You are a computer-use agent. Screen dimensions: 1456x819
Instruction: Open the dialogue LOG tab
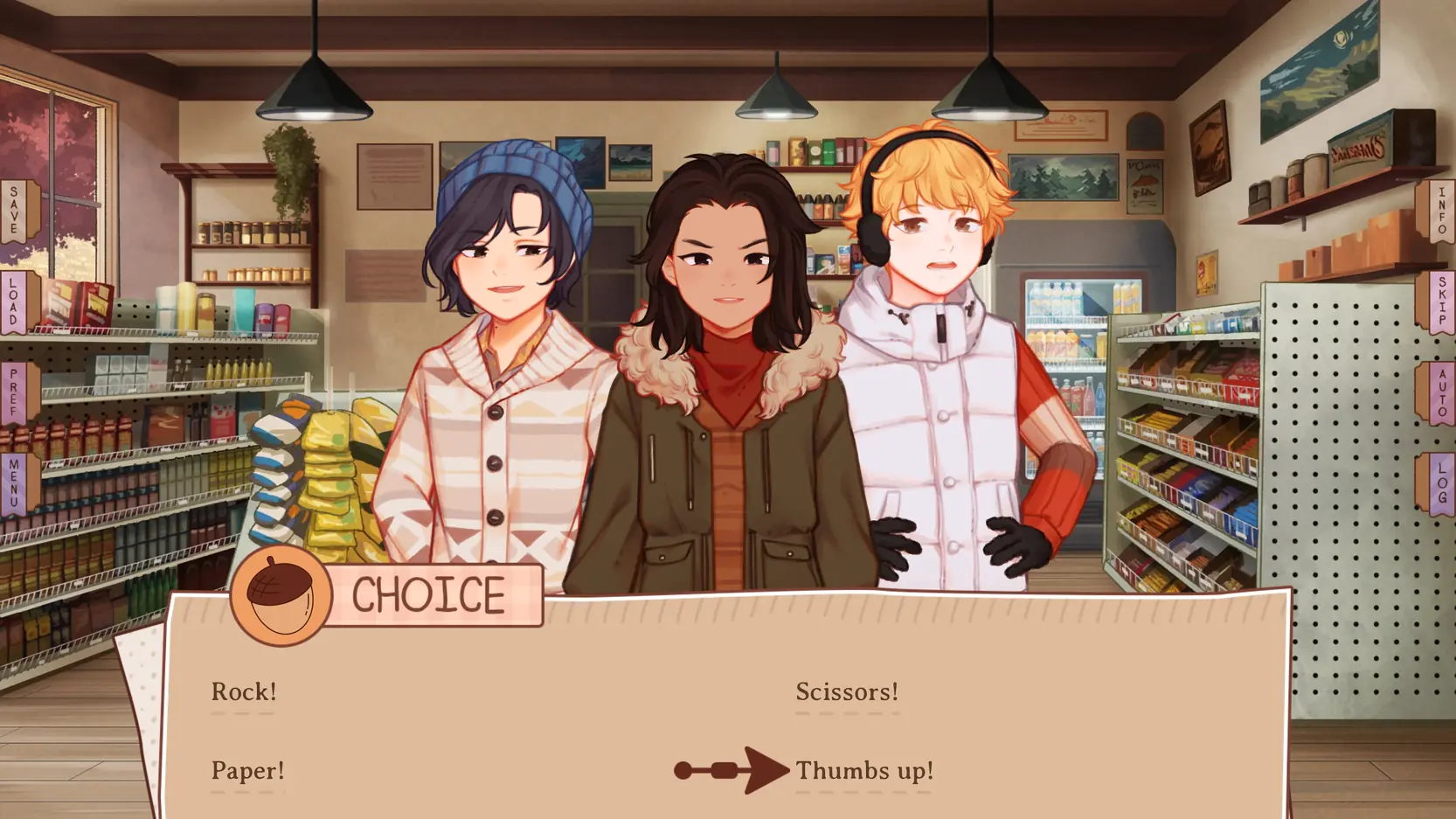pos(1440,483)
